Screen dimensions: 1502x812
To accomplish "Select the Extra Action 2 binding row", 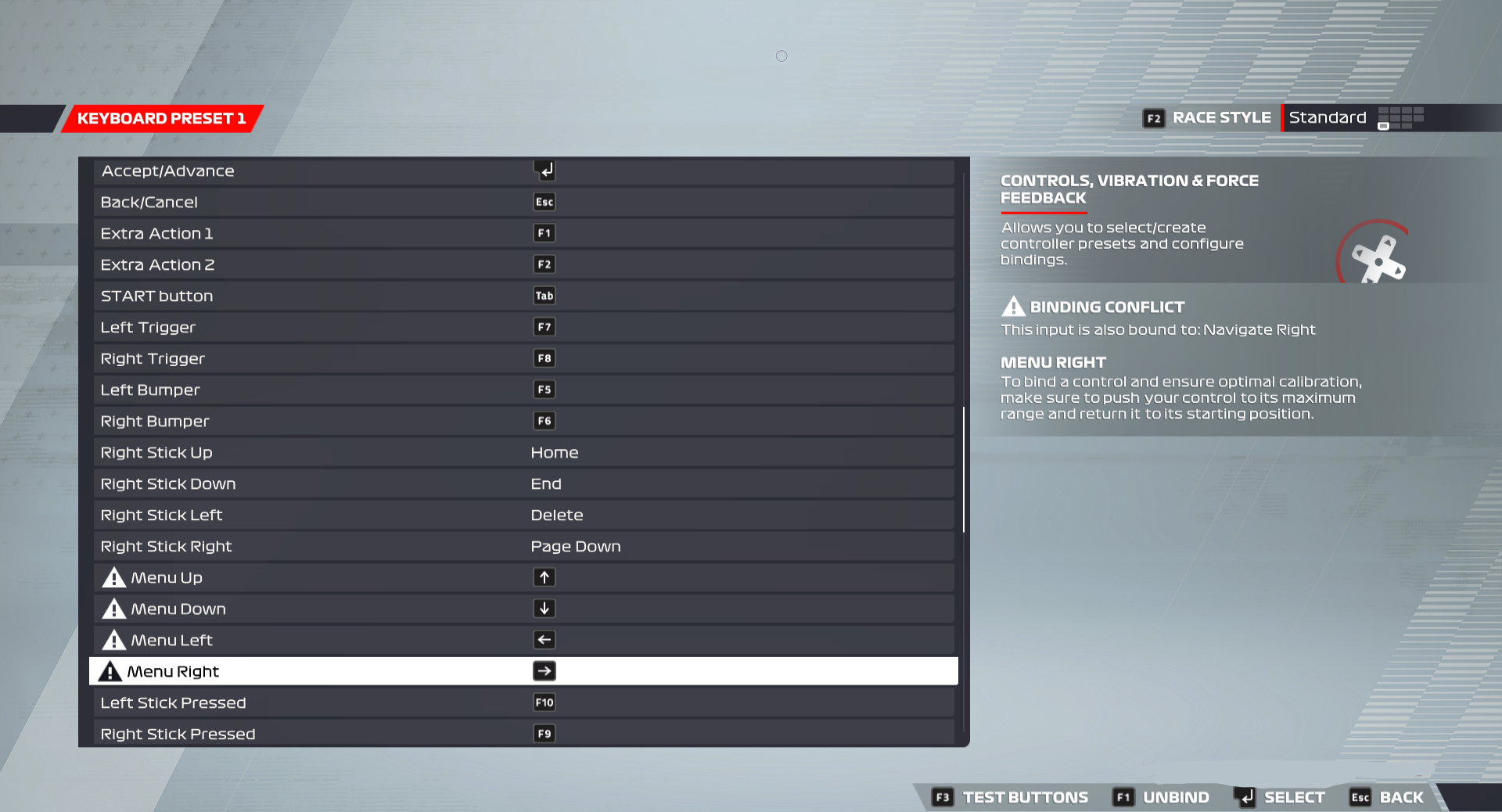I will pyautogui.click(x=313, y=264).
